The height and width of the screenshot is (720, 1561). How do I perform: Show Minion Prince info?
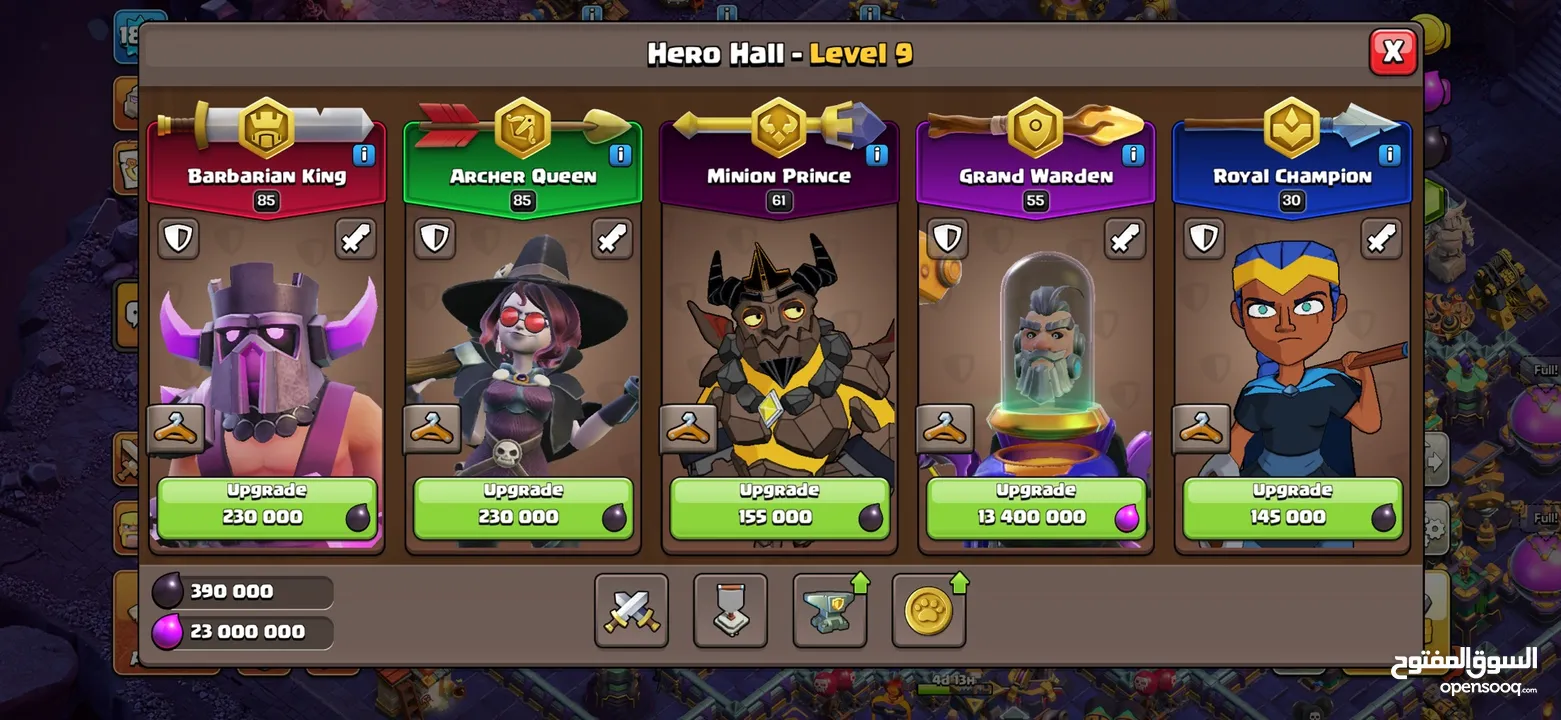tap(876, 155)
